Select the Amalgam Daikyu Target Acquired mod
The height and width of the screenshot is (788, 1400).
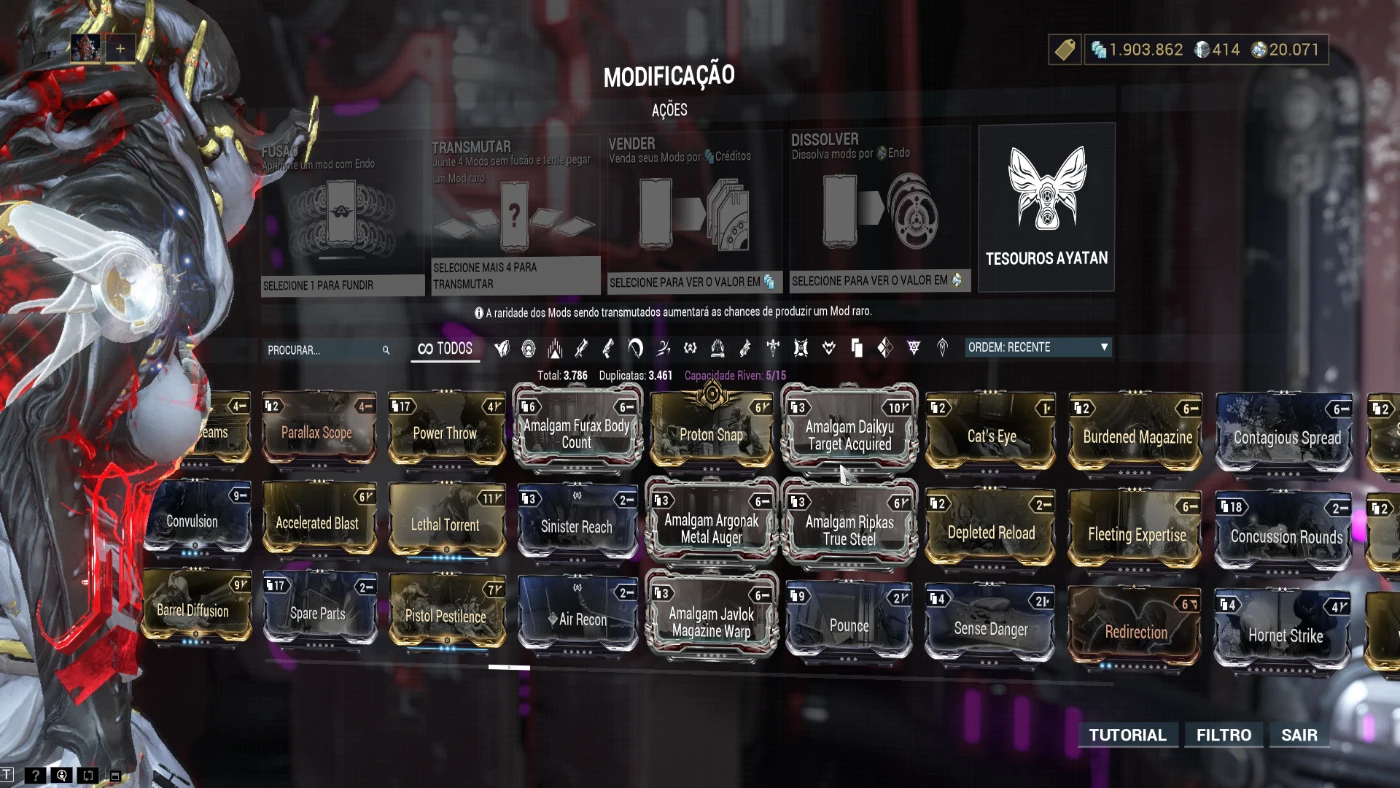point(848,428)
